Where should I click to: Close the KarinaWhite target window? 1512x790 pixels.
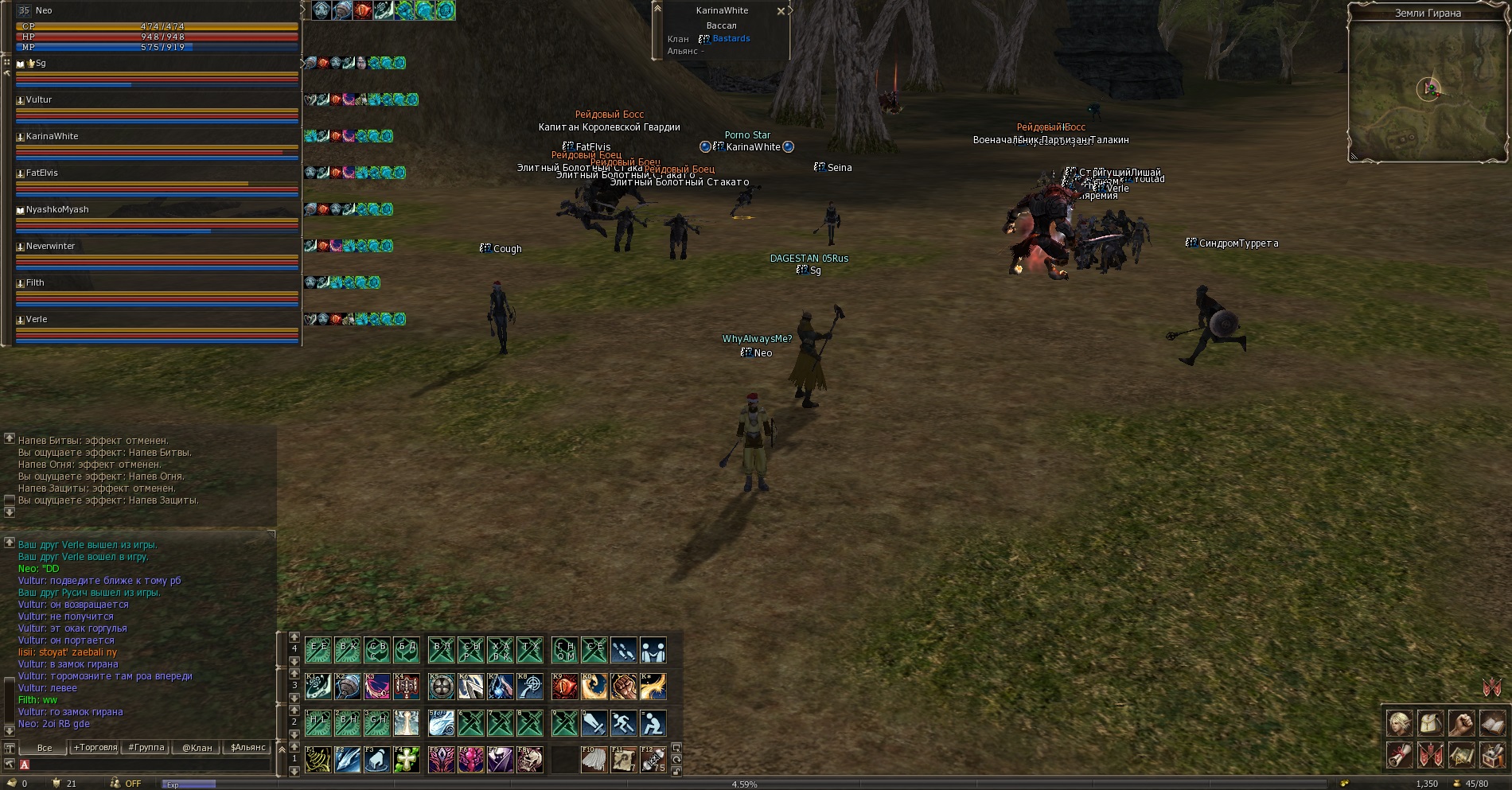pyautogui.click(x=781, y=11)
